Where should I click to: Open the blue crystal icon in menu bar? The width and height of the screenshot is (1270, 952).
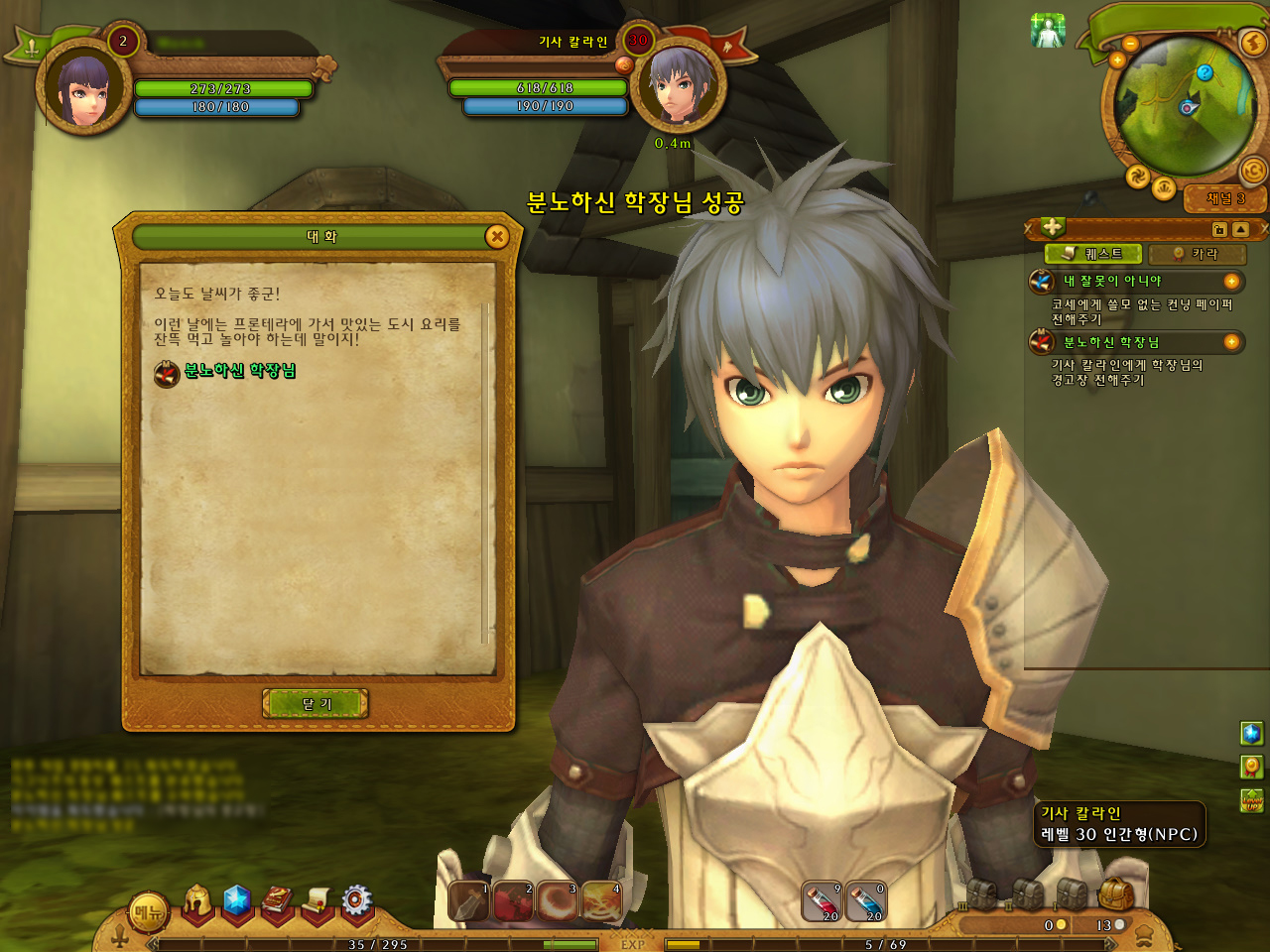point(236,900)
